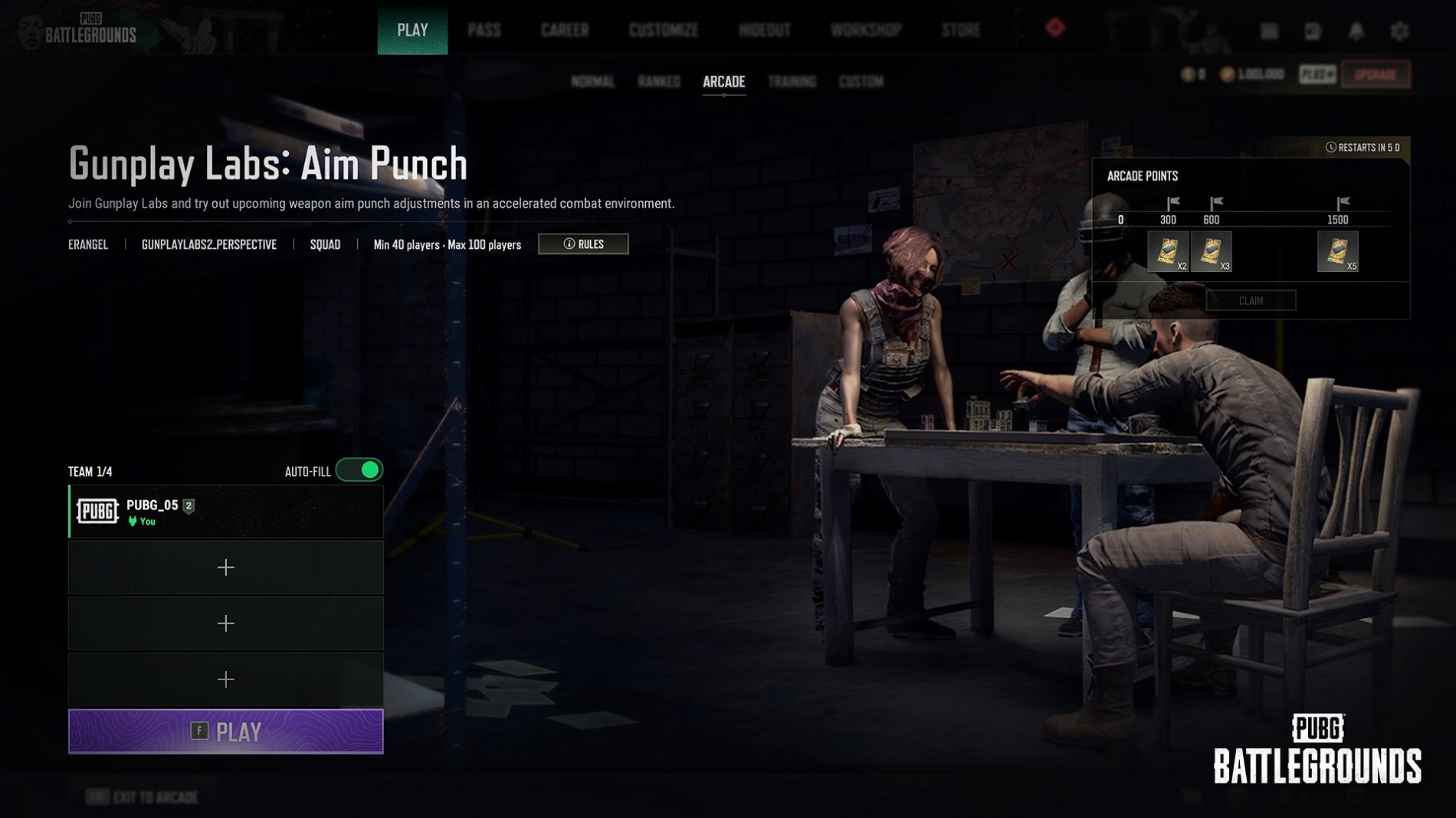1456x818 pixels.
Task: Click the grid icon in the top bar
Action: [x=1268, y=31]
